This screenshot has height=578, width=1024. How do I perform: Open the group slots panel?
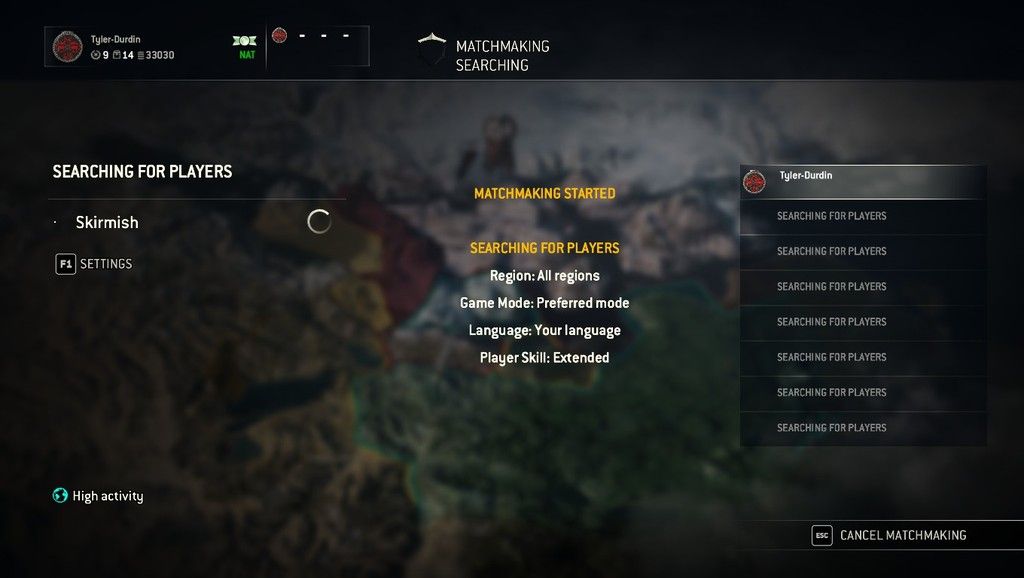point(319,45)
